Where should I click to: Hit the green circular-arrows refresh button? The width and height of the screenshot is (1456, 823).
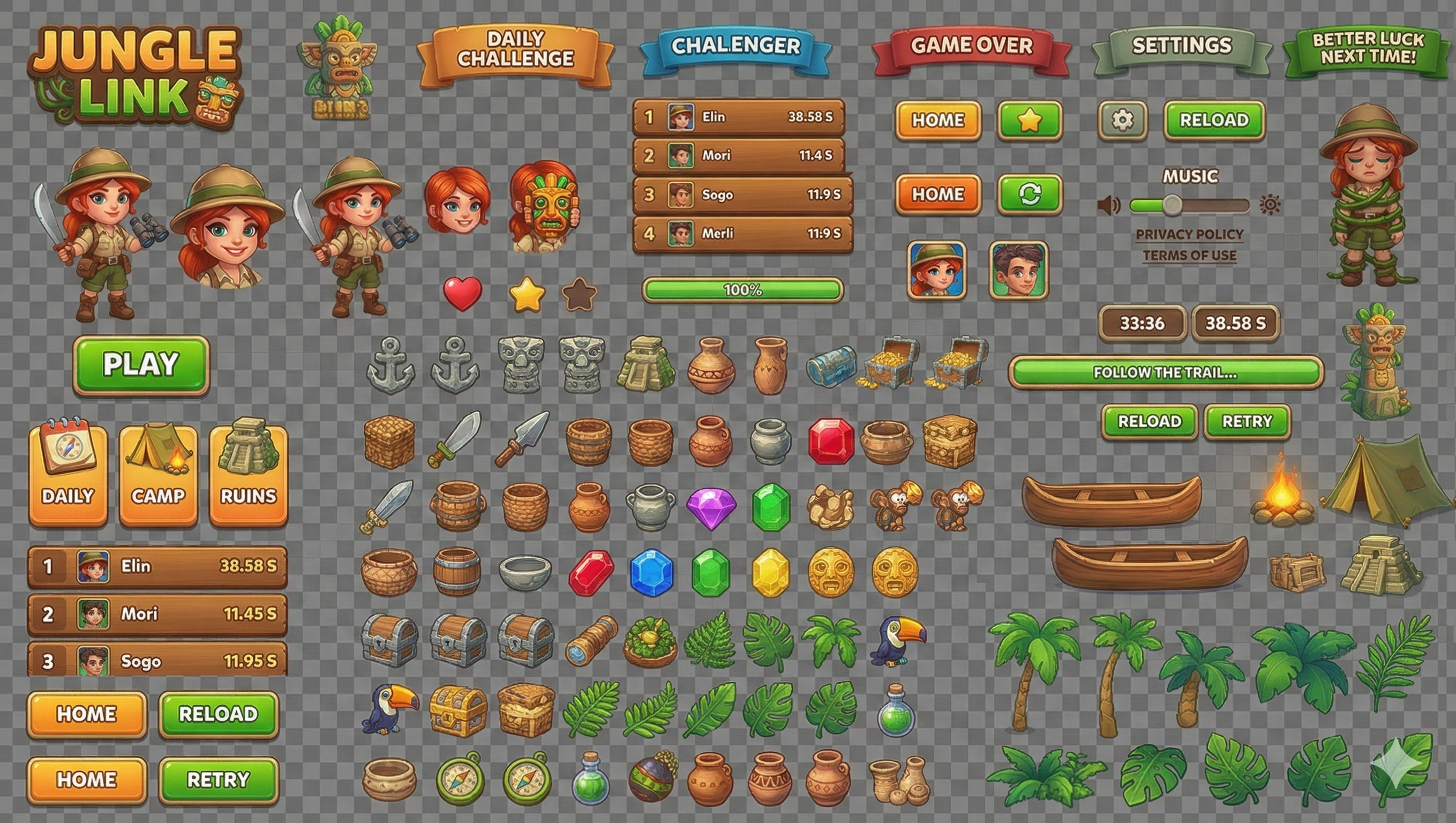click(x=1030, y=194)
